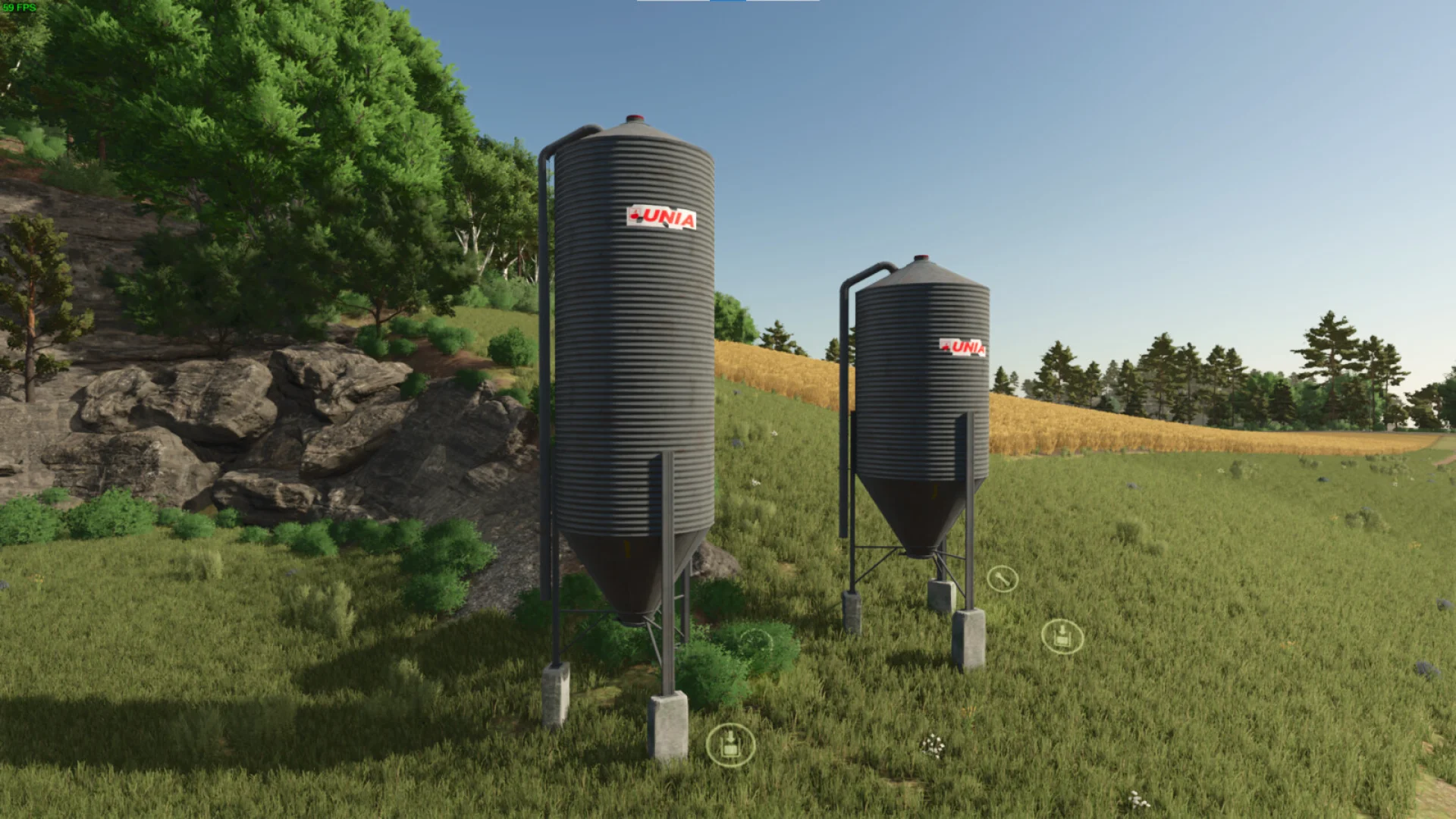Click the concrete footing of the left silo
Screen dimensions: 1456x819
pos(669,720)
